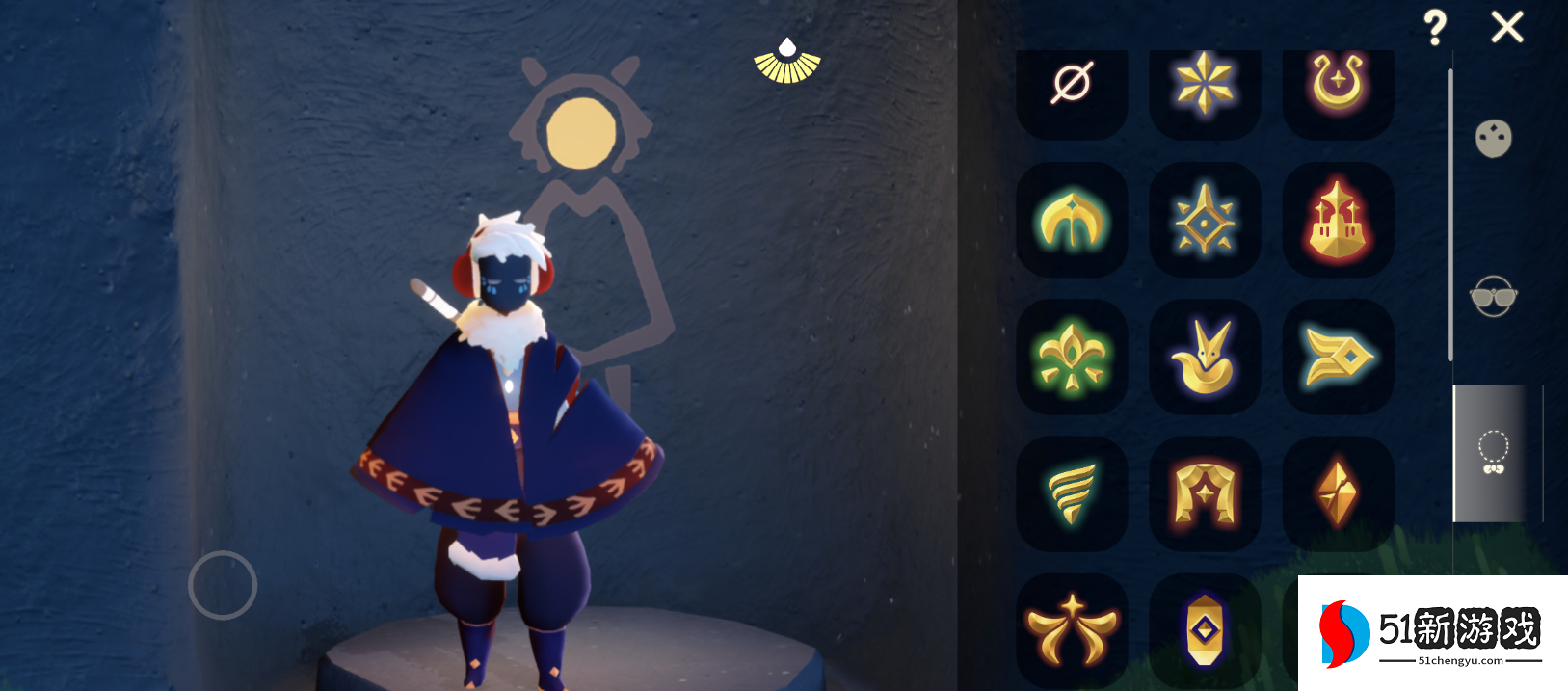Equip the gold rabbit-eared pendant

tap(1205, 358)
